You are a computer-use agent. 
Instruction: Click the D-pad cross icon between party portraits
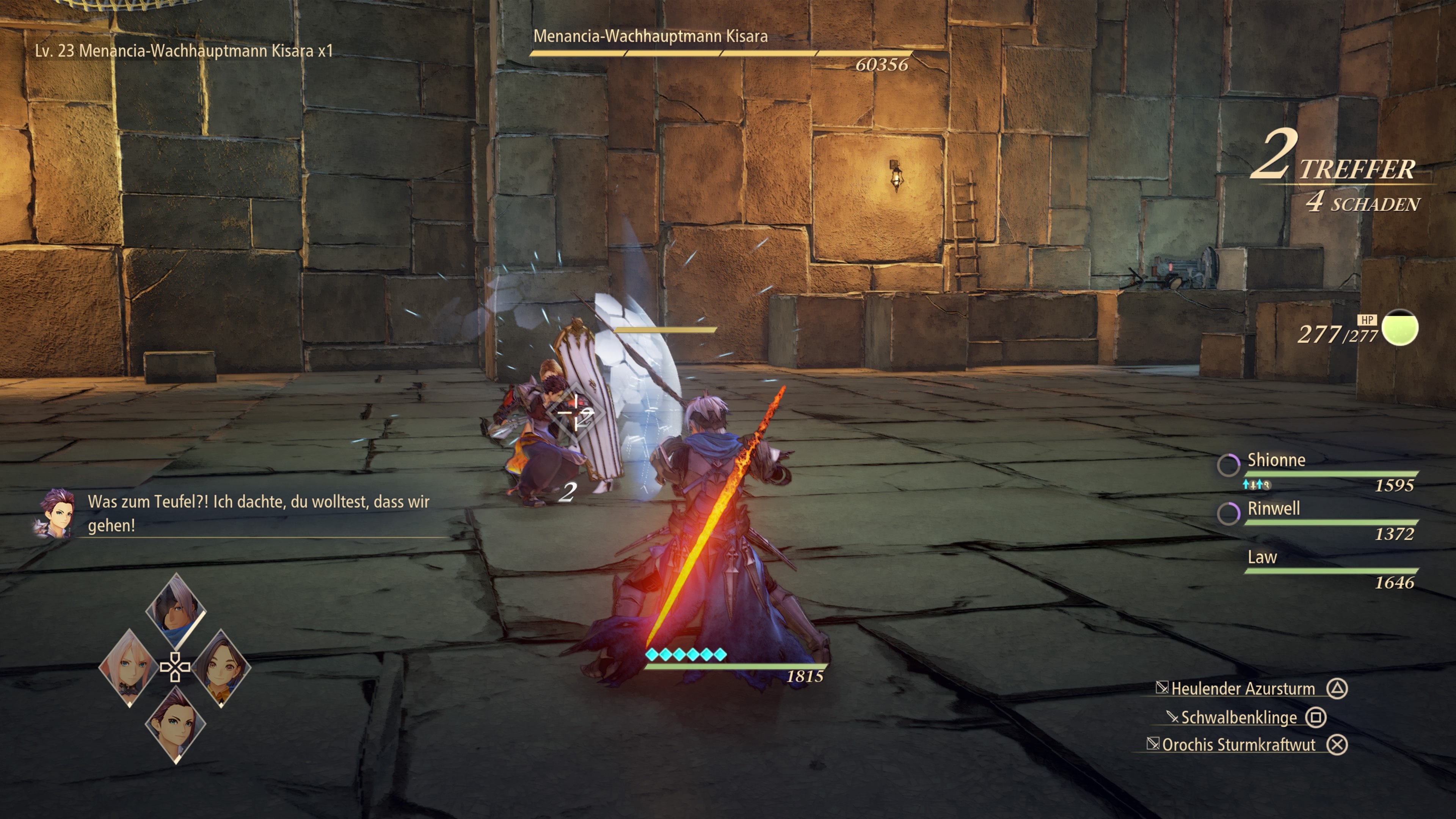coord(176,667)
